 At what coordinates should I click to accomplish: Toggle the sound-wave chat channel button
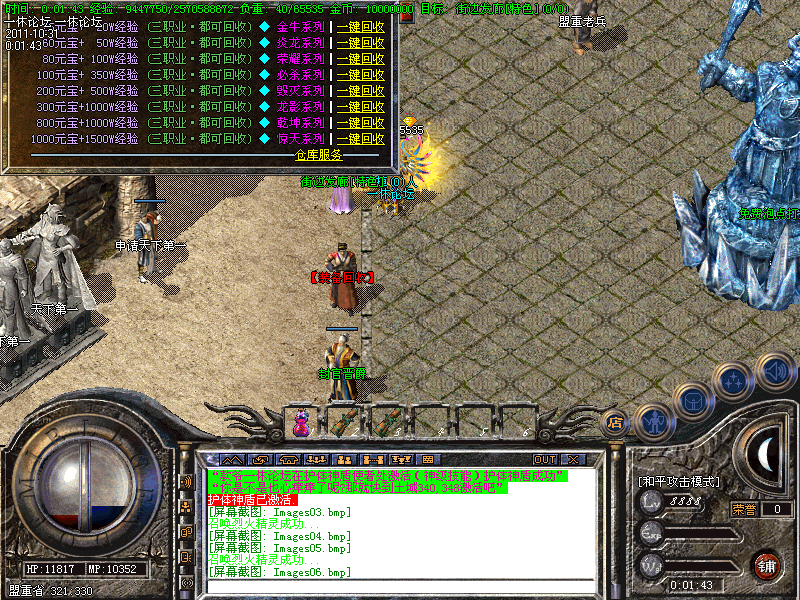[186, 481]
